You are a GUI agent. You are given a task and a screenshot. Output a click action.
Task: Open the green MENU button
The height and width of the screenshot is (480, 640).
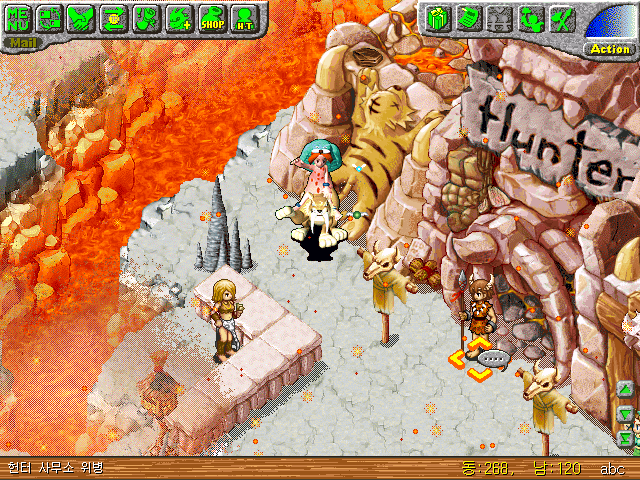(x=19, y=18)
